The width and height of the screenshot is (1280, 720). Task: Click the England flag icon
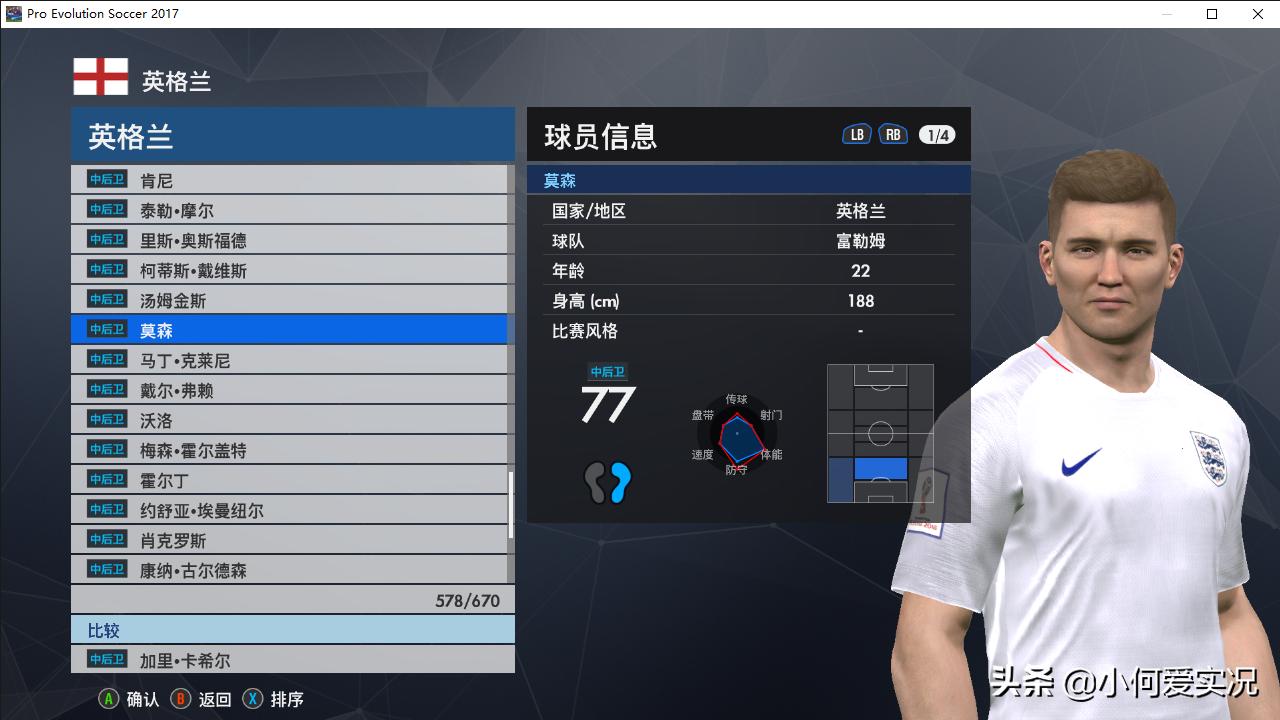[97, 75]
